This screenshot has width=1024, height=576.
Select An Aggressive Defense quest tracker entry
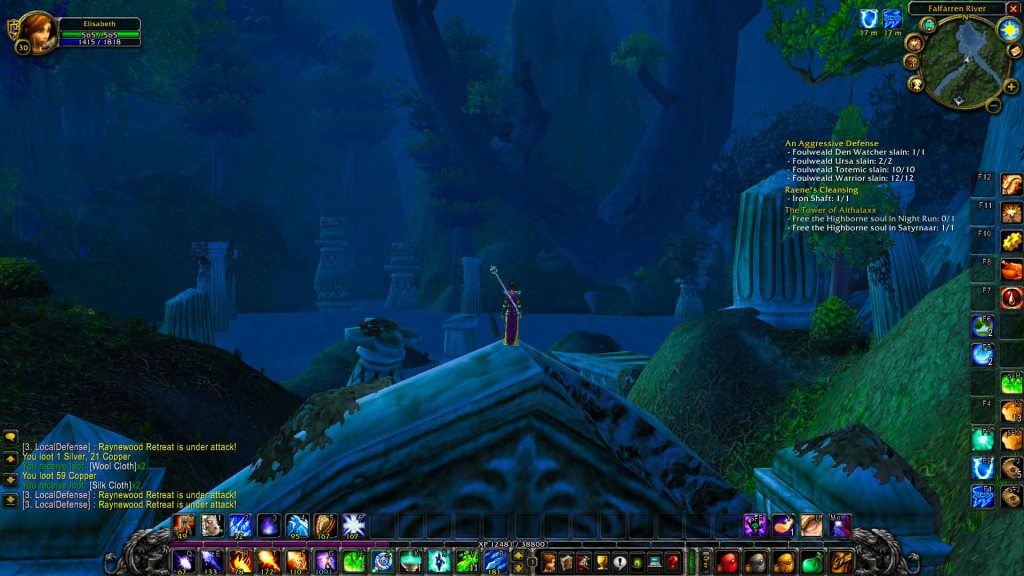click(x=831, y=143)
